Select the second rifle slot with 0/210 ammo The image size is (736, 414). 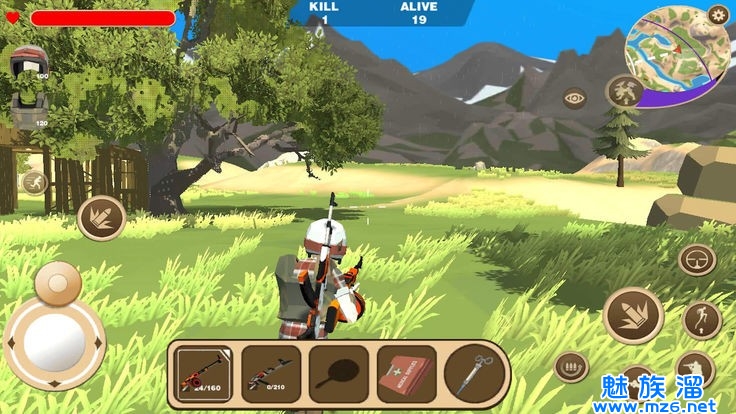point(270,372)
